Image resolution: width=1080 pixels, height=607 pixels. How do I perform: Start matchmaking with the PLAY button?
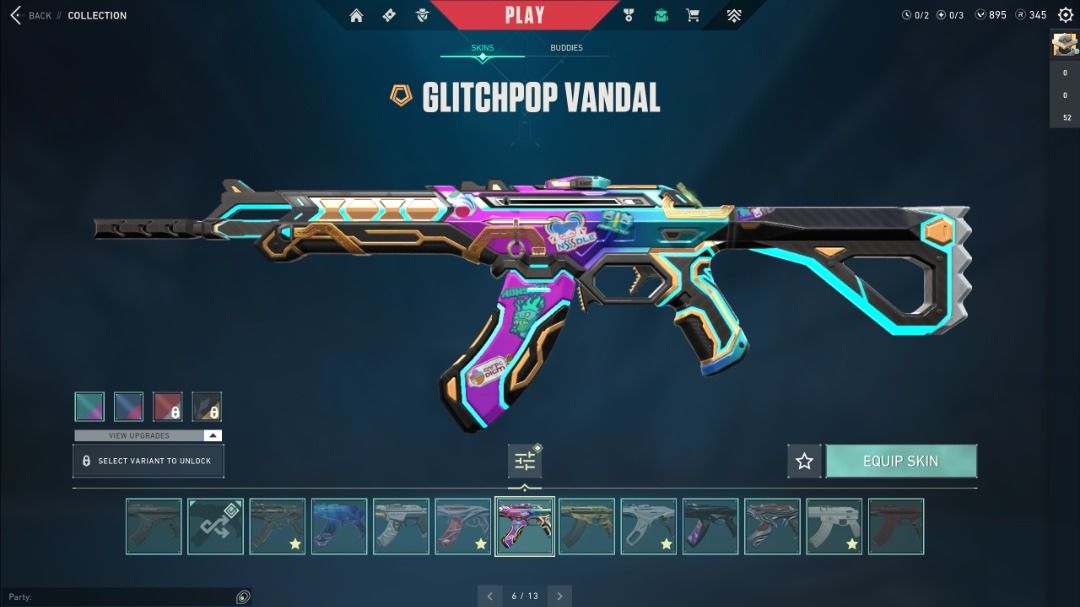tap(524, 15)
